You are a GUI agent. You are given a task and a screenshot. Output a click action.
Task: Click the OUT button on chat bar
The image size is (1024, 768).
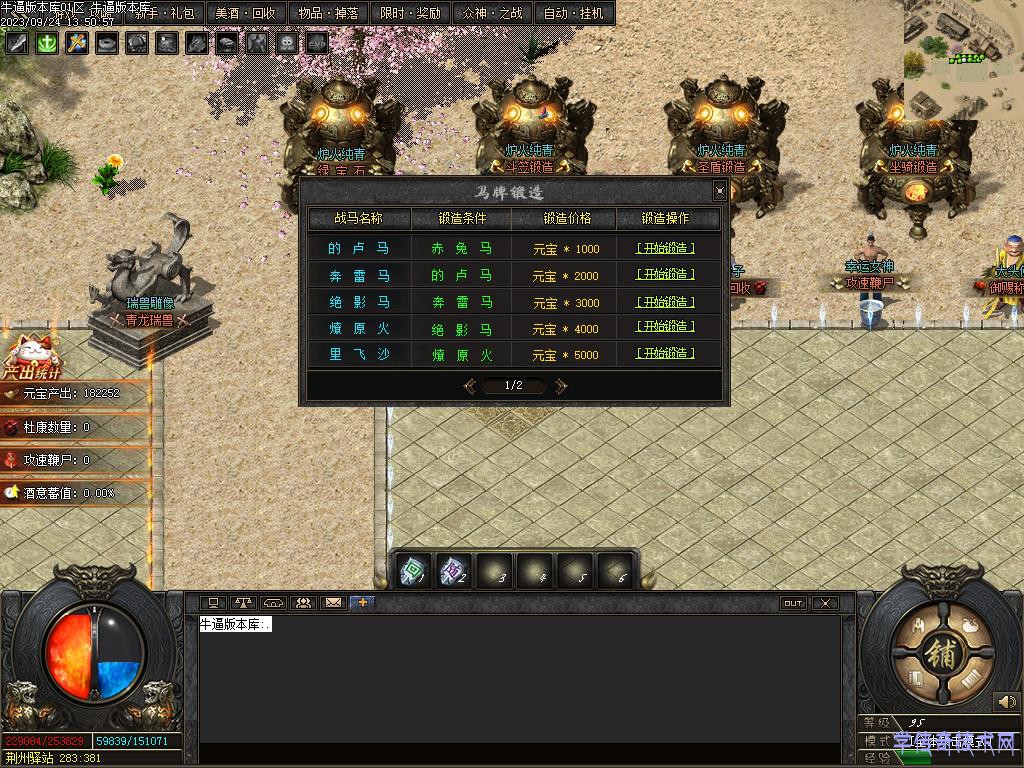793,603
